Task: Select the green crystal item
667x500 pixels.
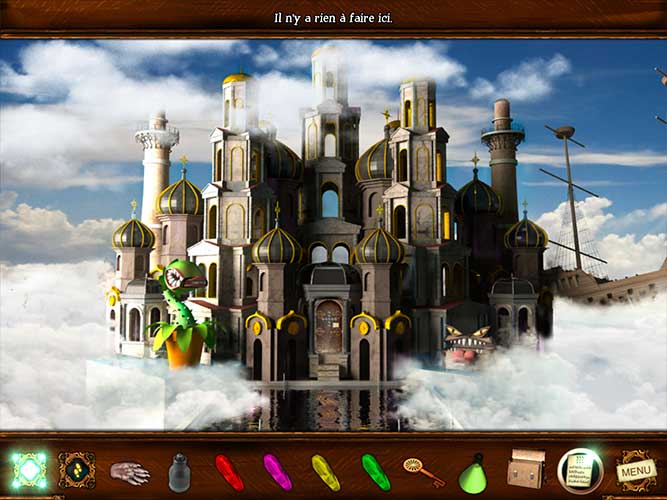Action: 375,471
